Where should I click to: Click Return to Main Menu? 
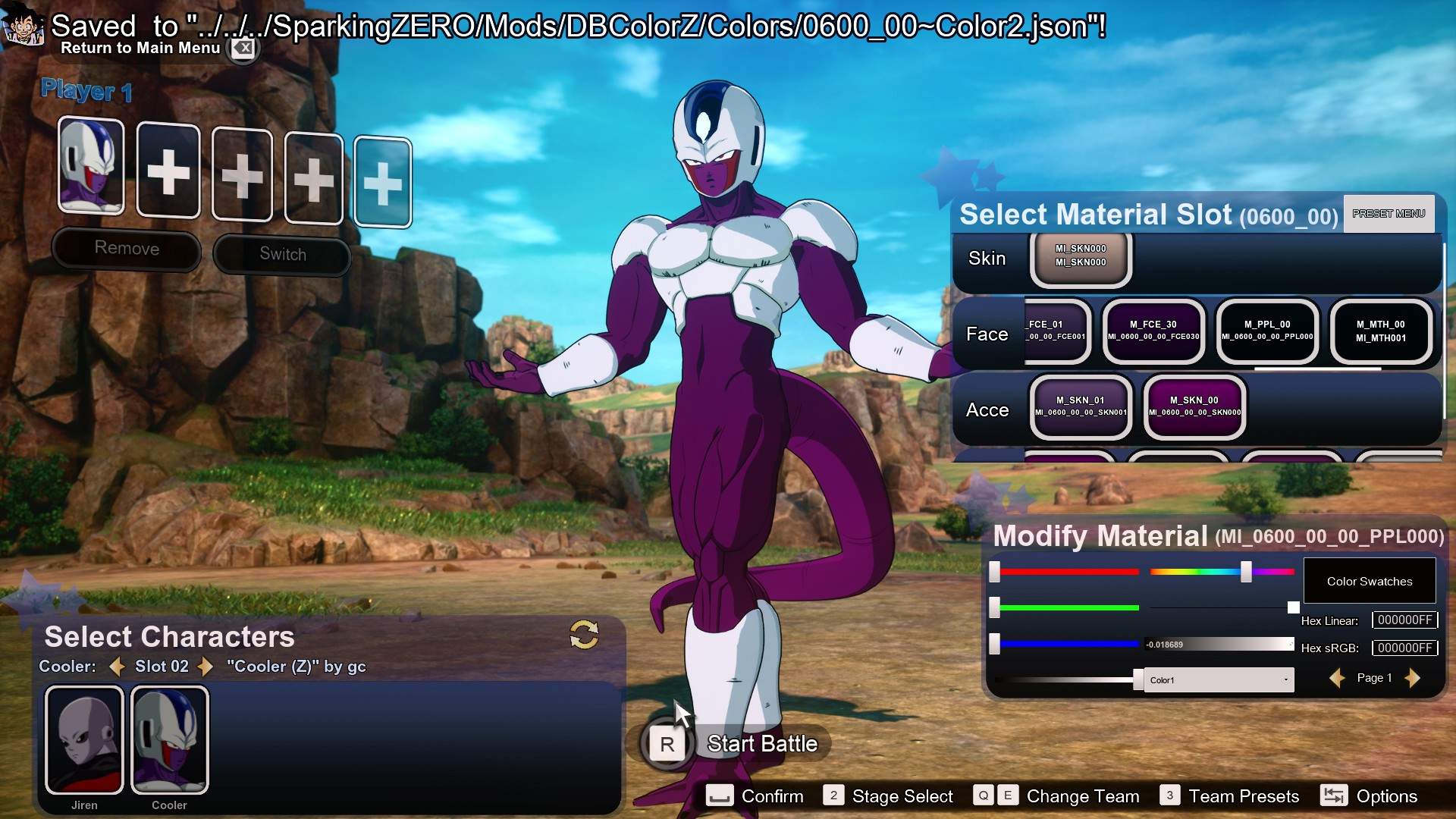(141, 48)
